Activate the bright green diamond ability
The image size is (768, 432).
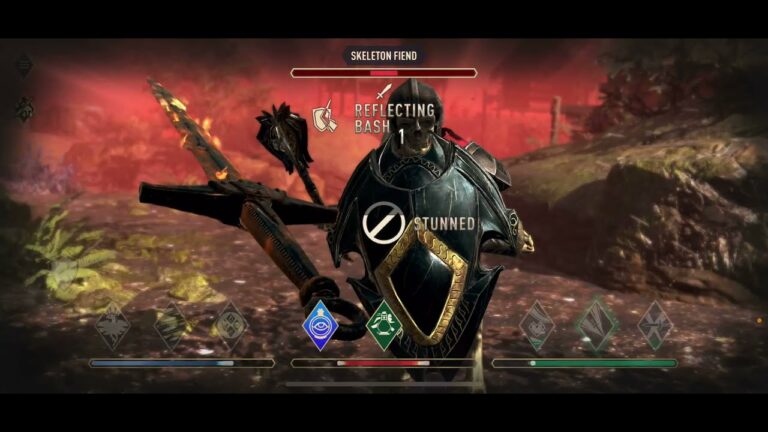pos(385,325)
